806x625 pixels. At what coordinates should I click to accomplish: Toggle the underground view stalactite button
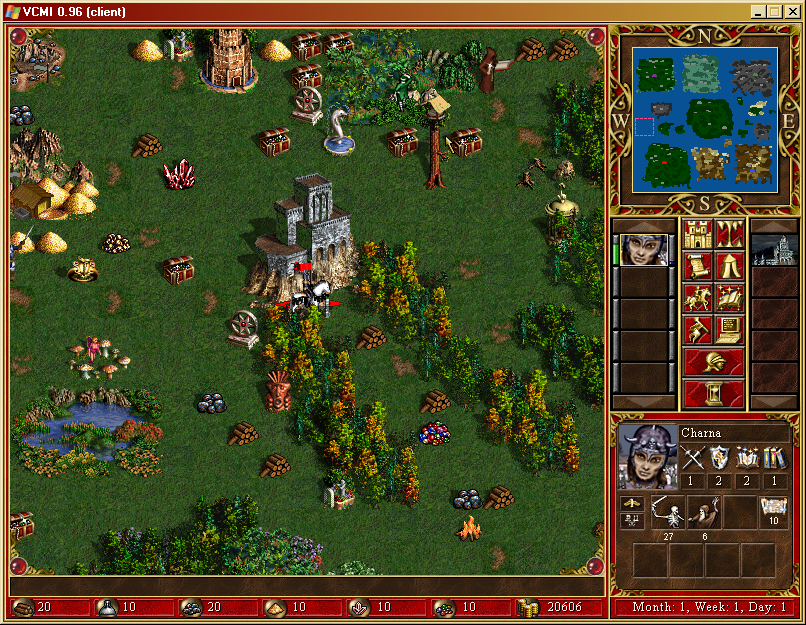tap(730, 235)
